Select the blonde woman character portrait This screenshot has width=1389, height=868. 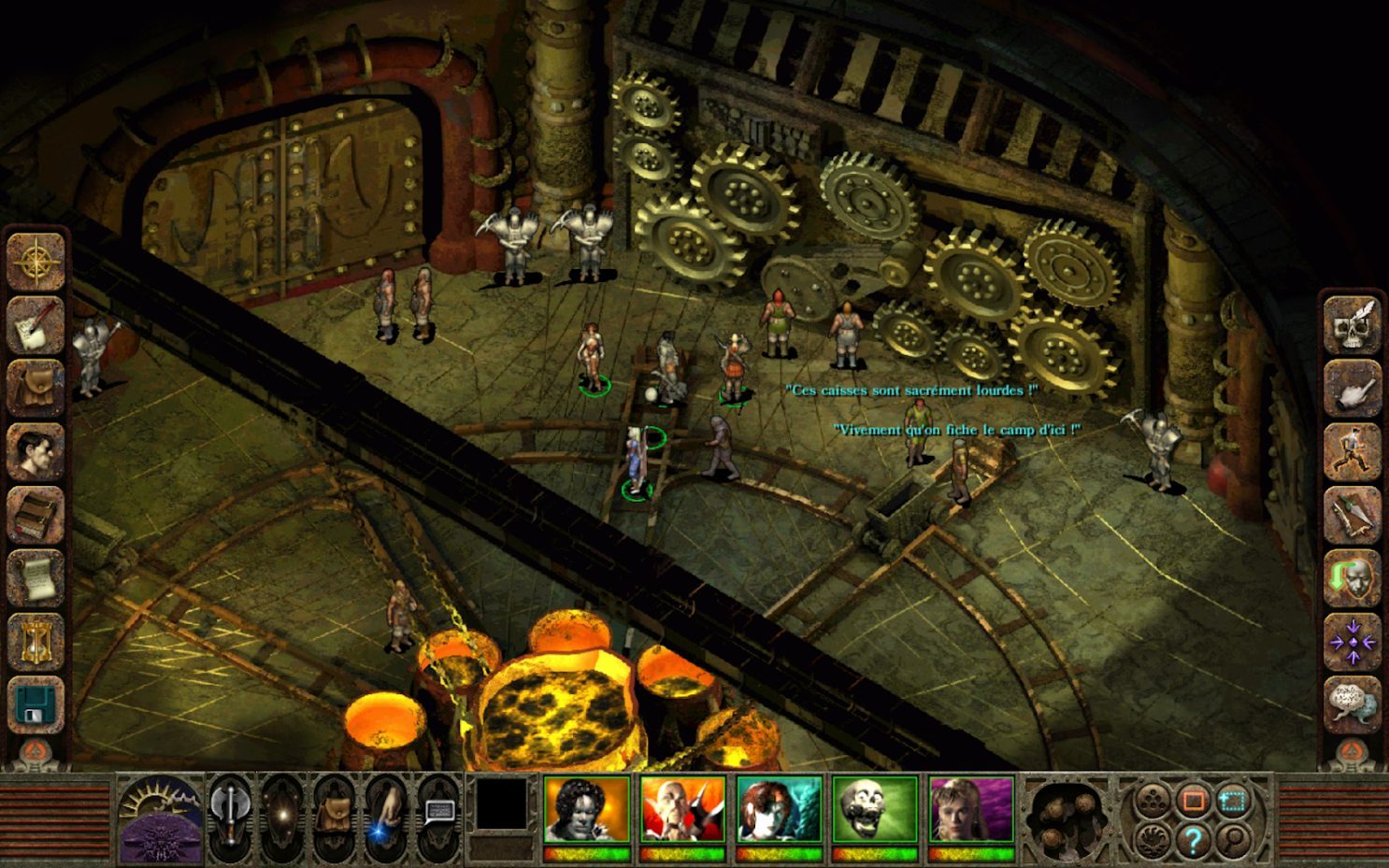[x=971, y=810]
